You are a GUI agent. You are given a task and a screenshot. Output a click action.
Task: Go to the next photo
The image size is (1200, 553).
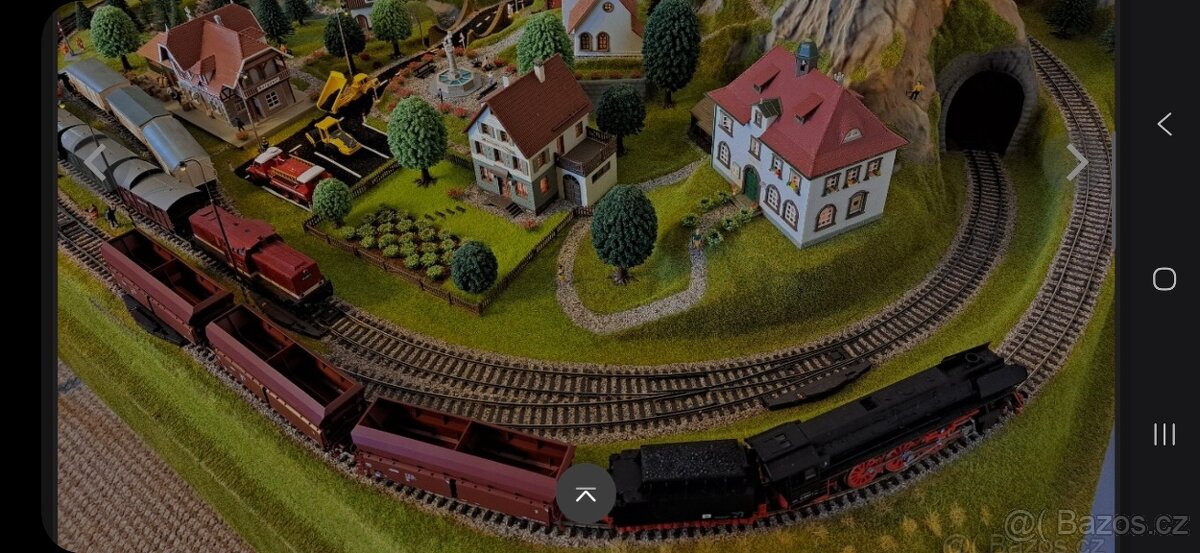1076,162
